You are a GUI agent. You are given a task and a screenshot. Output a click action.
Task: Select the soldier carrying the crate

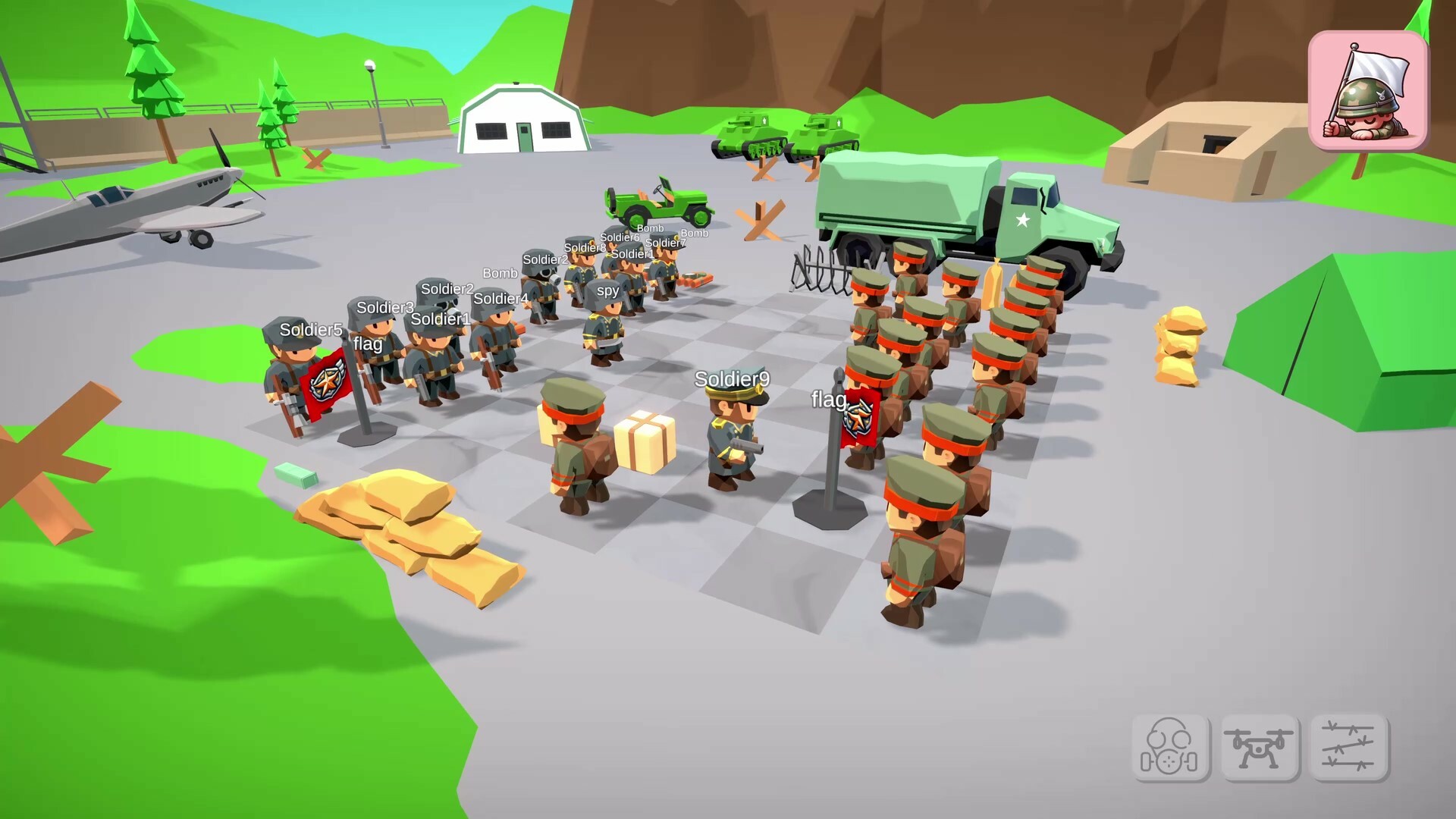point(575,451)
